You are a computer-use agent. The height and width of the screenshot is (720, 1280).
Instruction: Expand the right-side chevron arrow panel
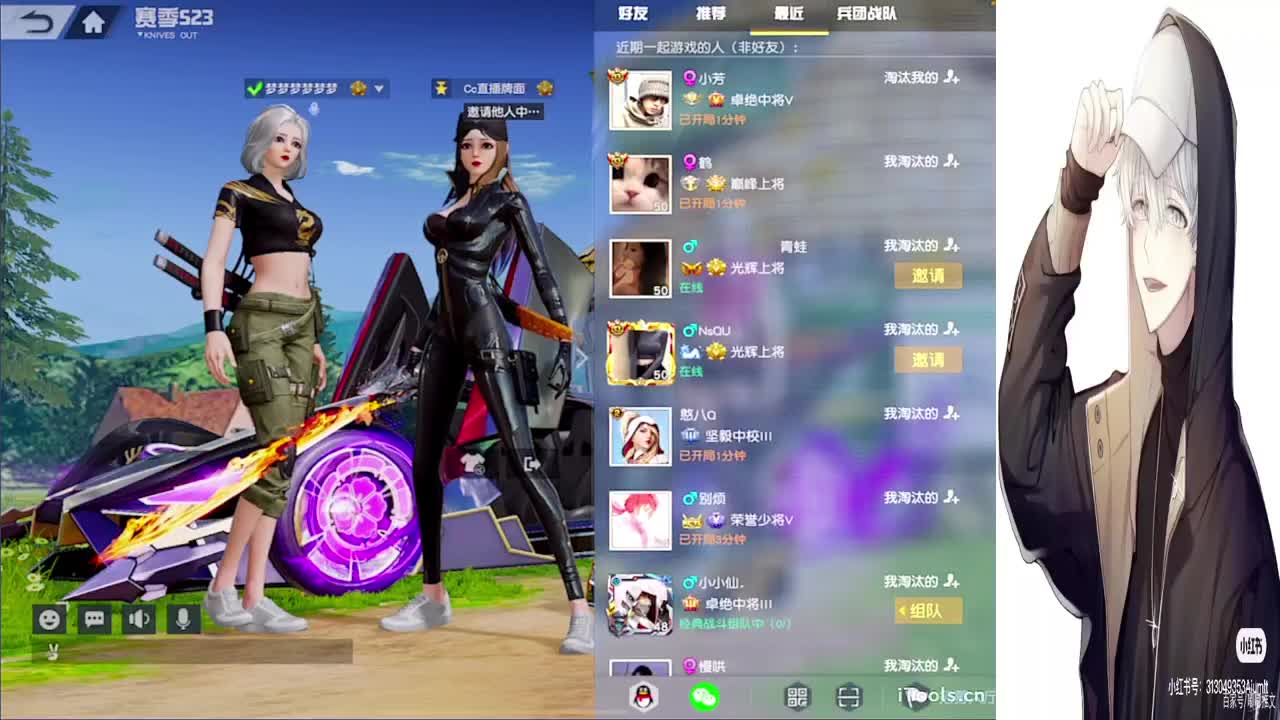[581, 357]
